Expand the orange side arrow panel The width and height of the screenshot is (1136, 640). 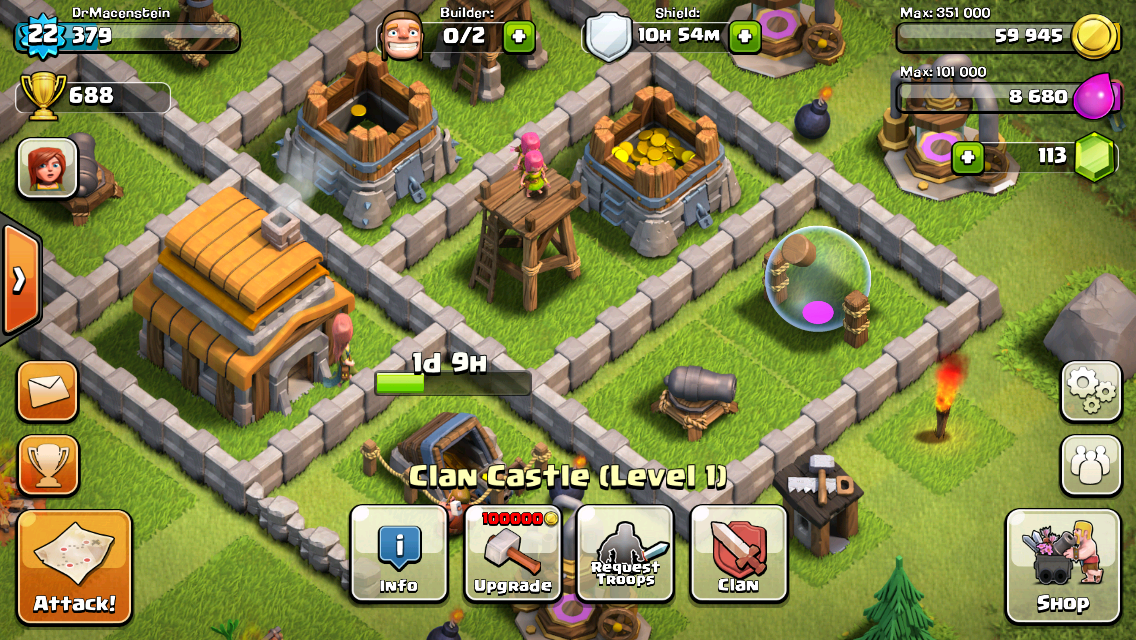click(x=19, y=280)
